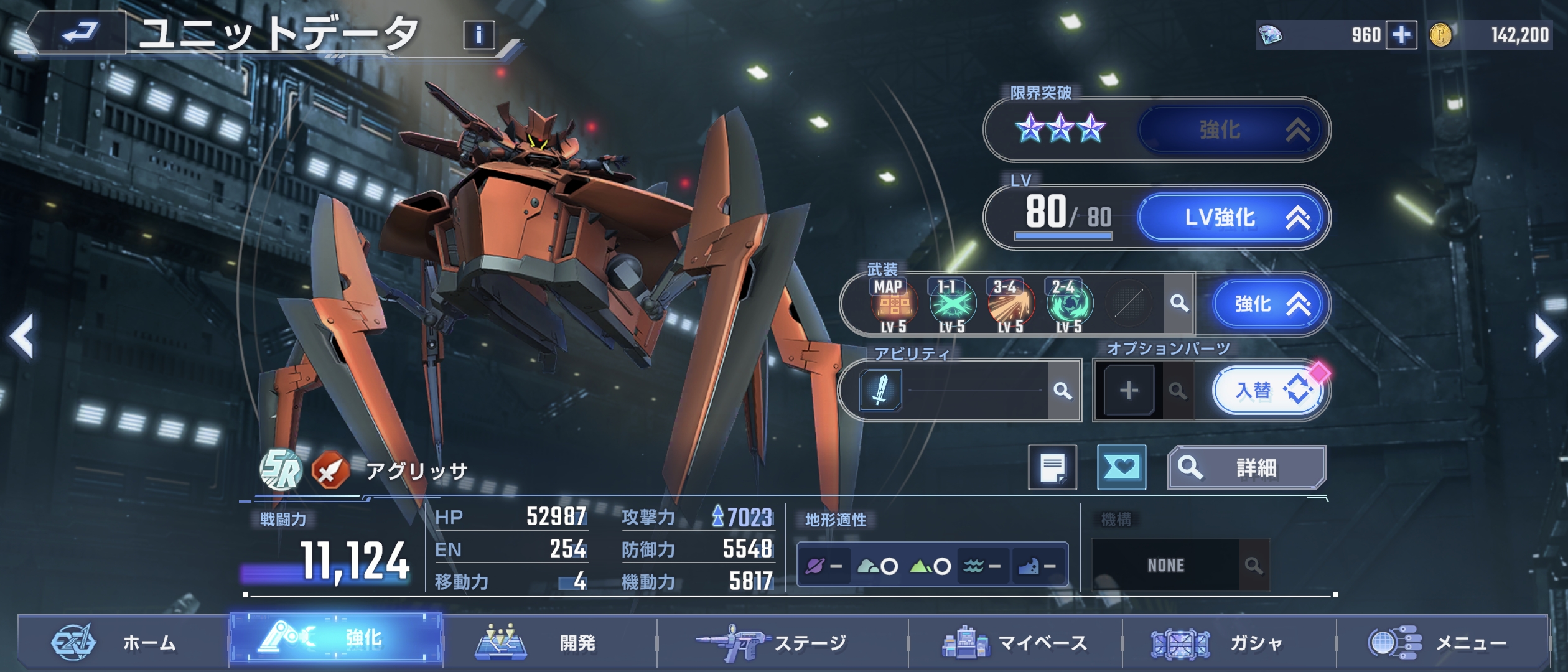
Task: Open the 詳細 details button
Action: pos(1246,467)
